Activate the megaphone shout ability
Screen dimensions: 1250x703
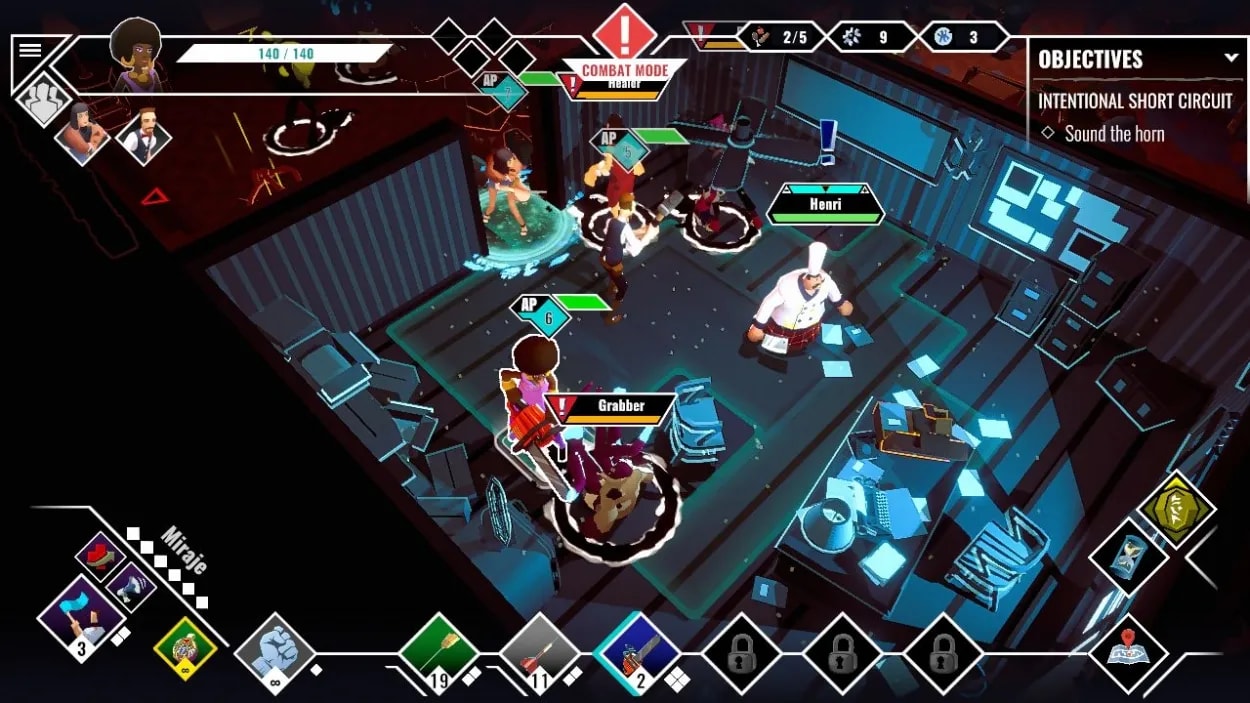point(131,585)
